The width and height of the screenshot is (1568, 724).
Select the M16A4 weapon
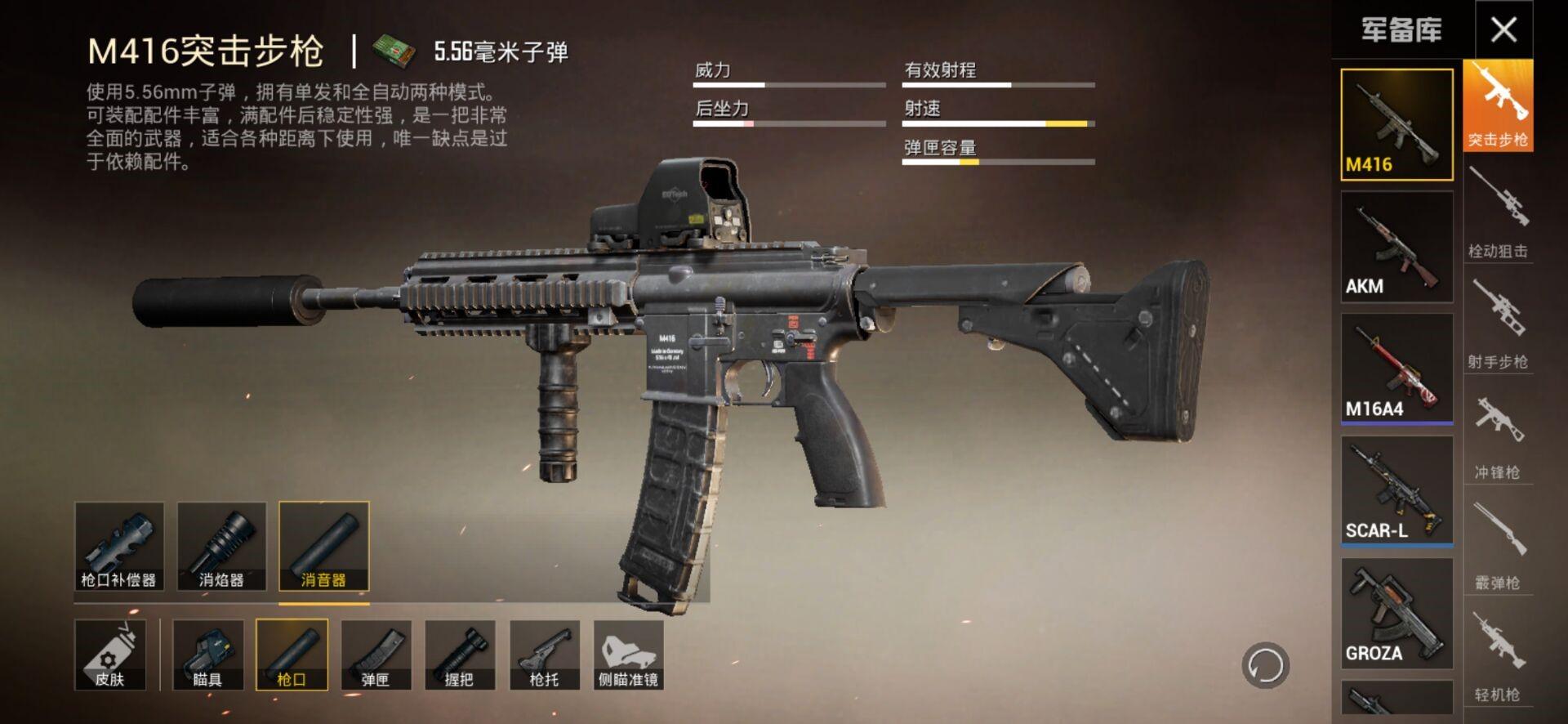(x=1396, y=369)
